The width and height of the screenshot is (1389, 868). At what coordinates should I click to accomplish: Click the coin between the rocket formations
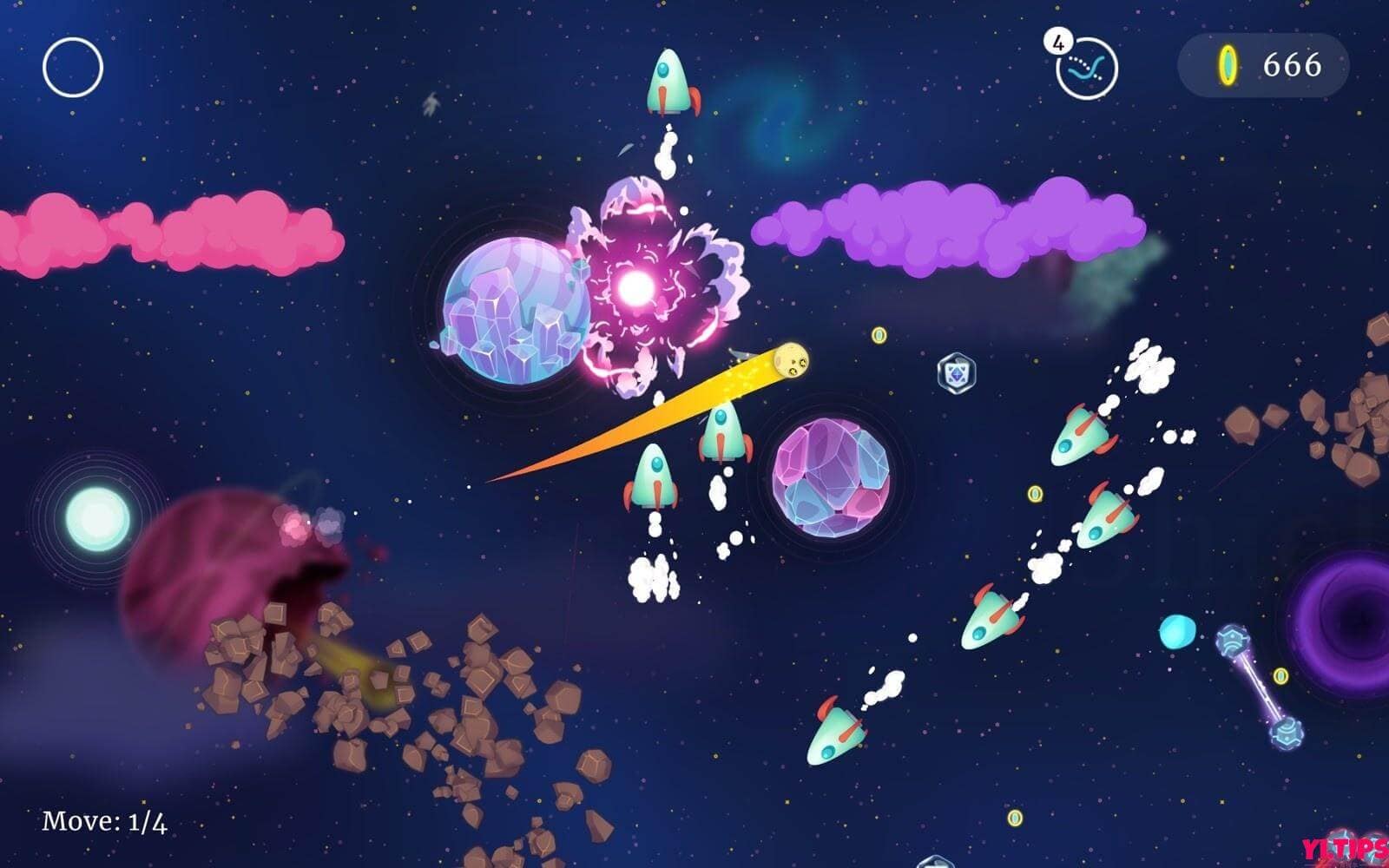point(1033,493)
